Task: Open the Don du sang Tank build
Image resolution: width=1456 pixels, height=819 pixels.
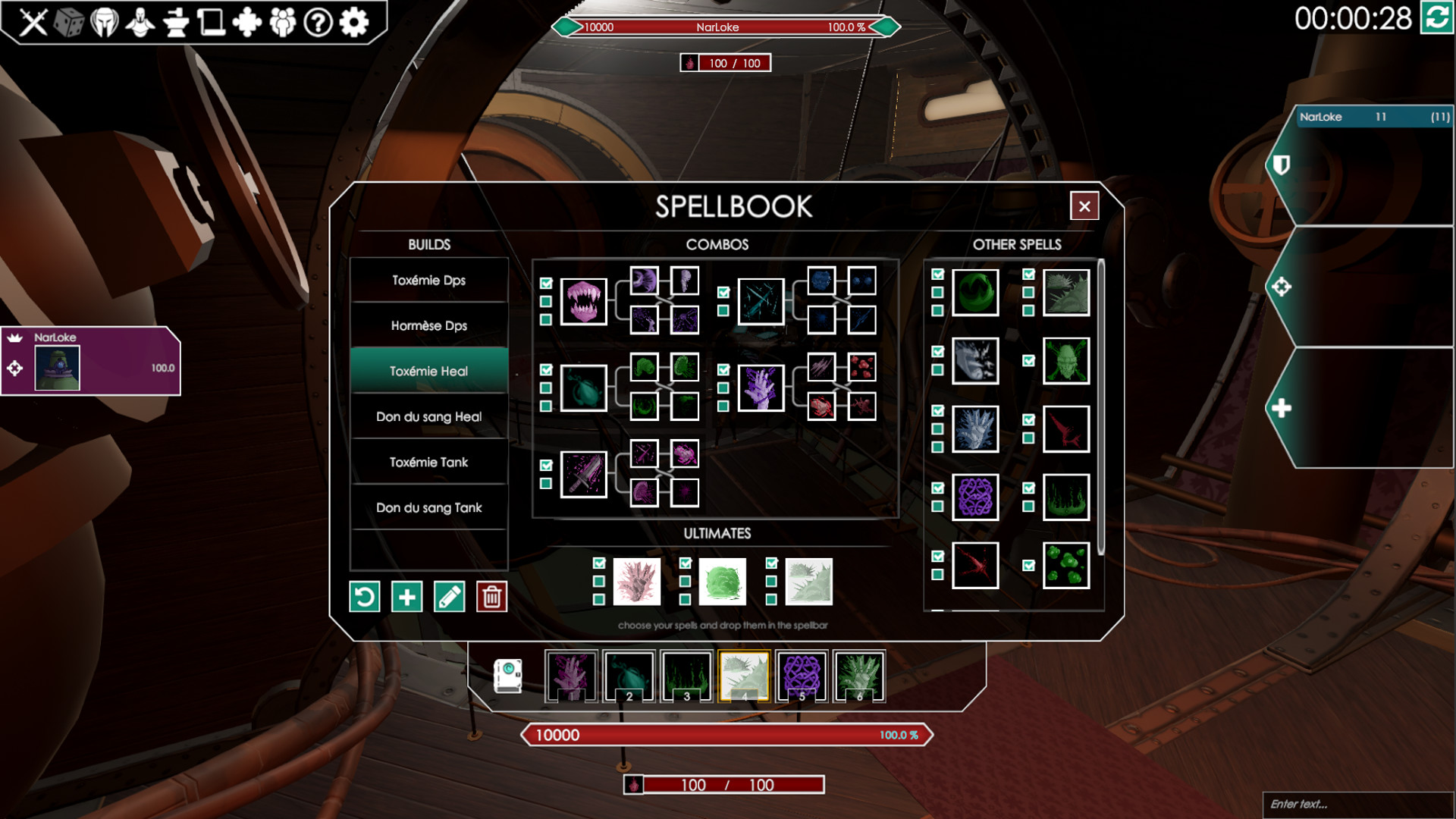Action: click(428, 507)
